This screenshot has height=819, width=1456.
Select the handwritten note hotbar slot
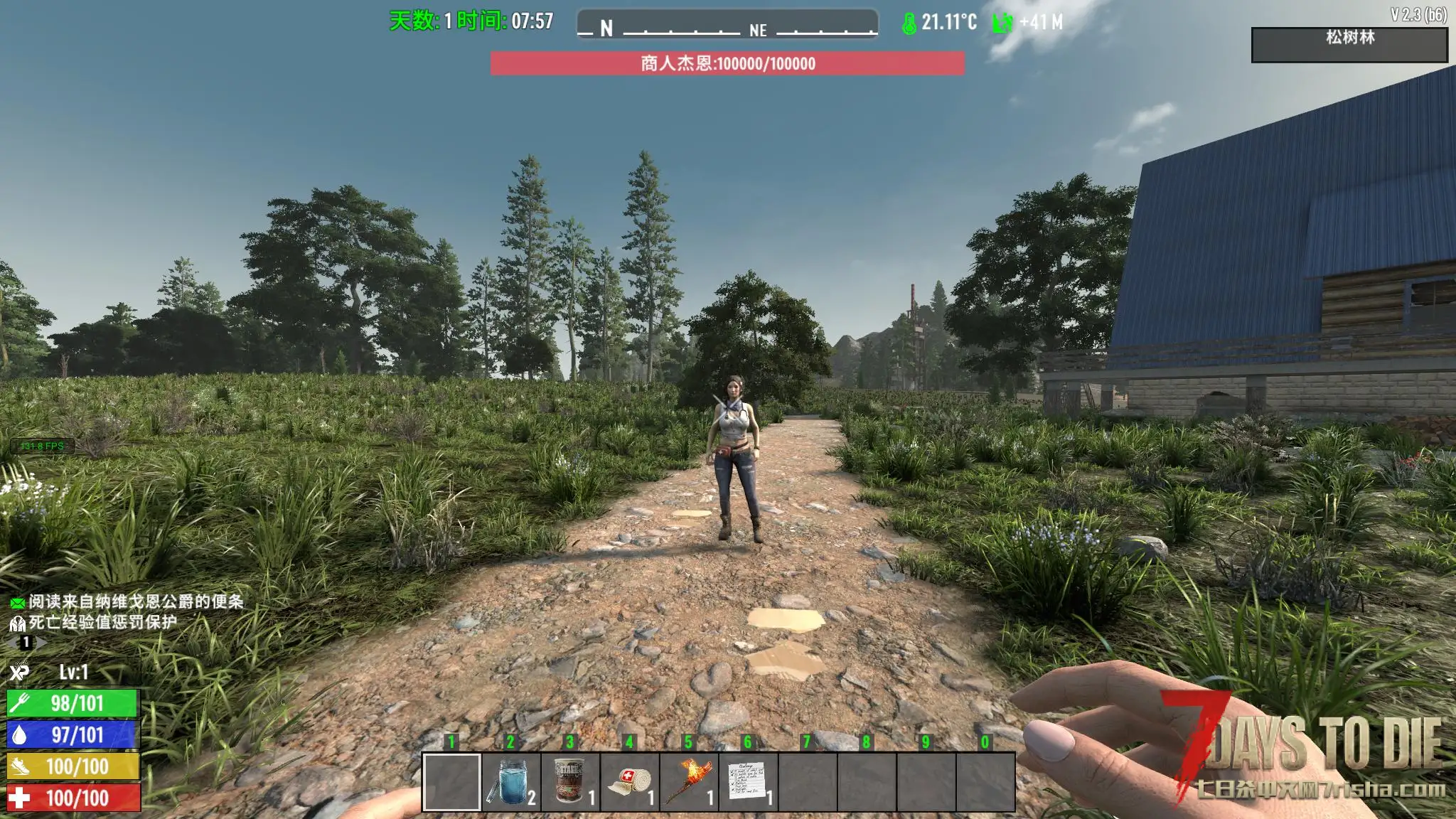click(747, 781)
